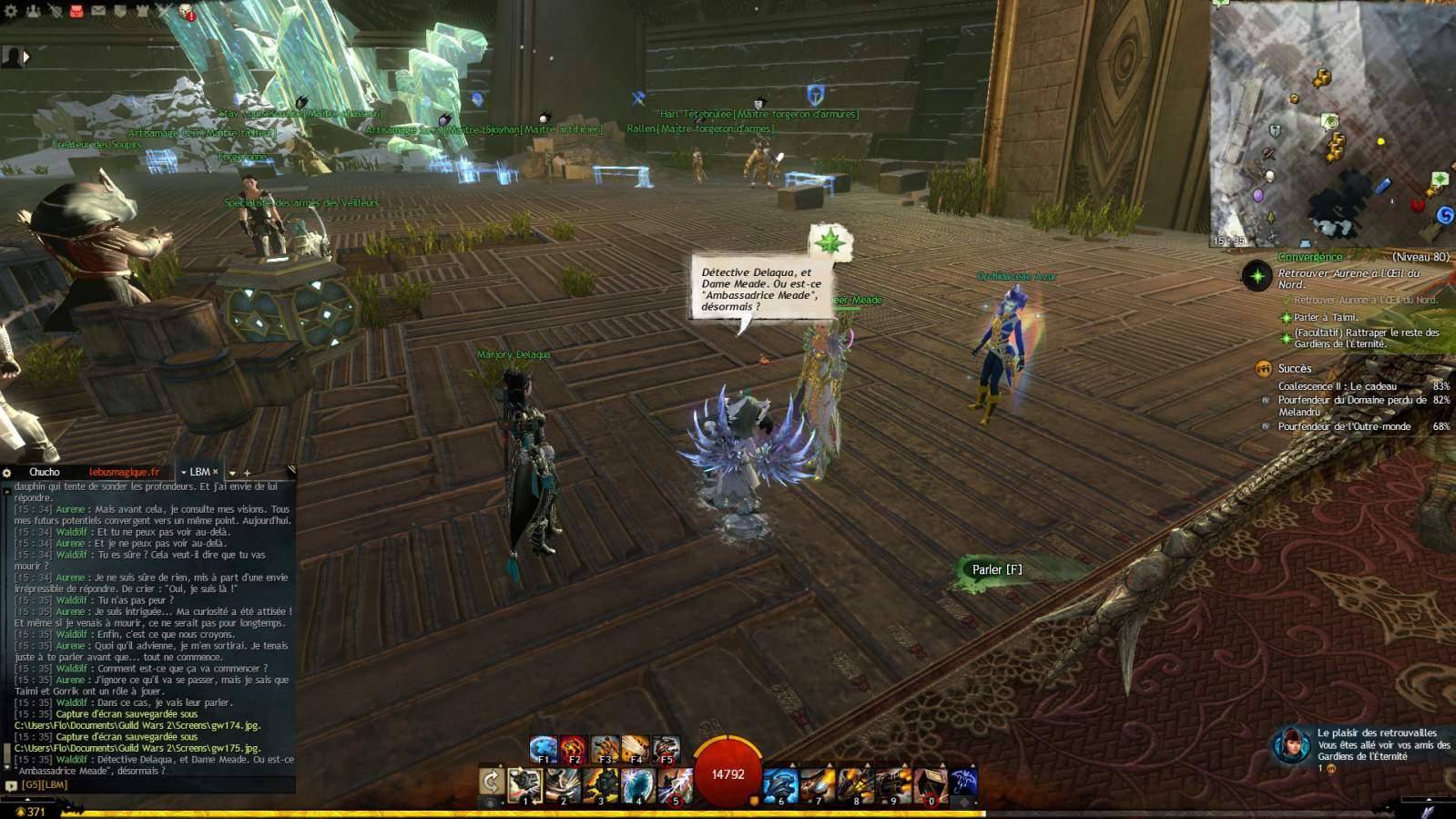Click the 'Parler [F]' interaction prompt

pyautogui.click(x=996, y=570)
